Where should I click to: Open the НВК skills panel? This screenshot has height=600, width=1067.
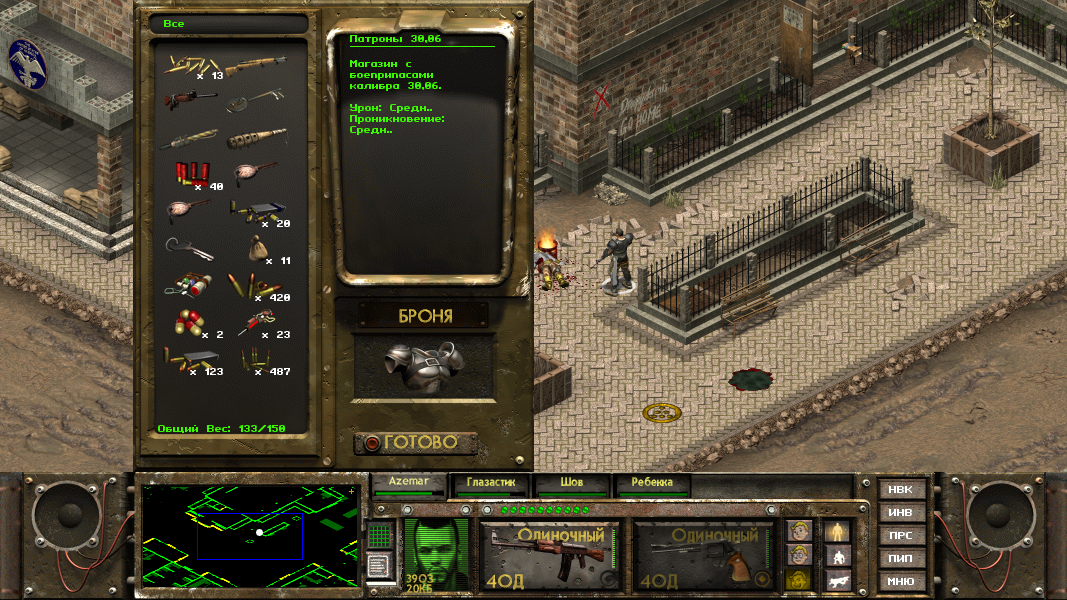(901, 490)
